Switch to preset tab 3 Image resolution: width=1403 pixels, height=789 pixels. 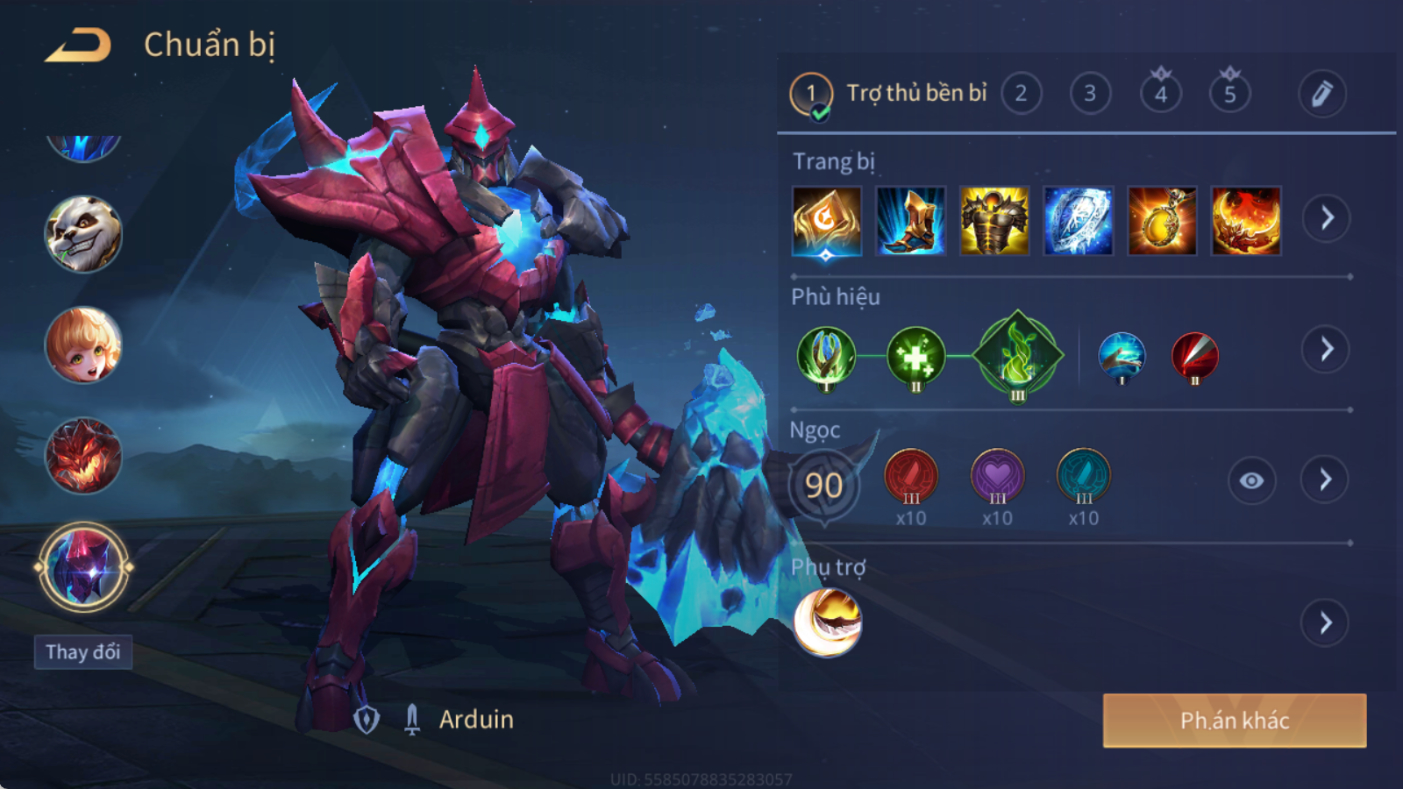[x=1090, y=94]
